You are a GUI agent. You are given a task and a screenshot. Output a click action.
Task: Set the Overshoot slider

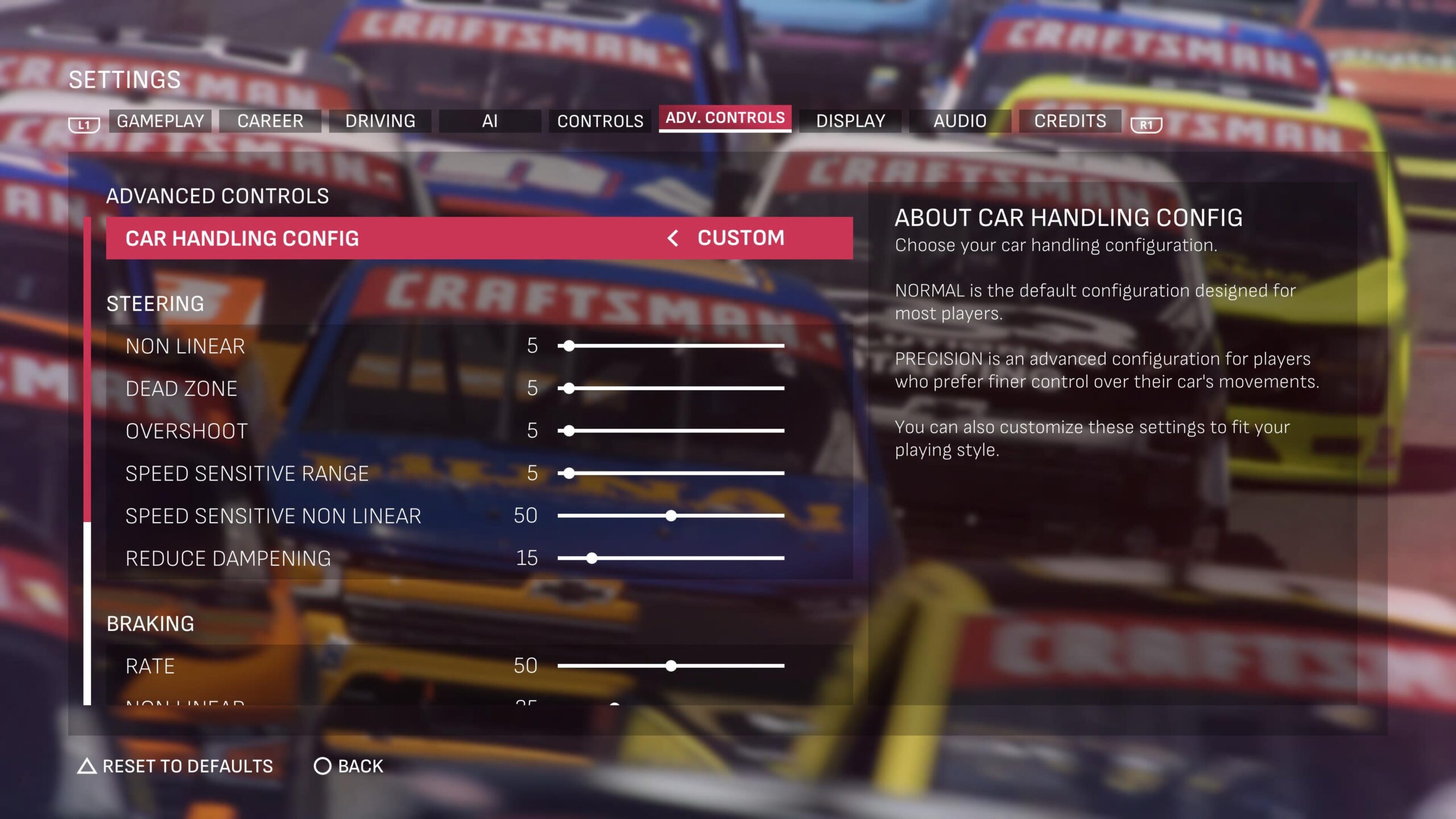pyautogui.click(x=569, y=431)
